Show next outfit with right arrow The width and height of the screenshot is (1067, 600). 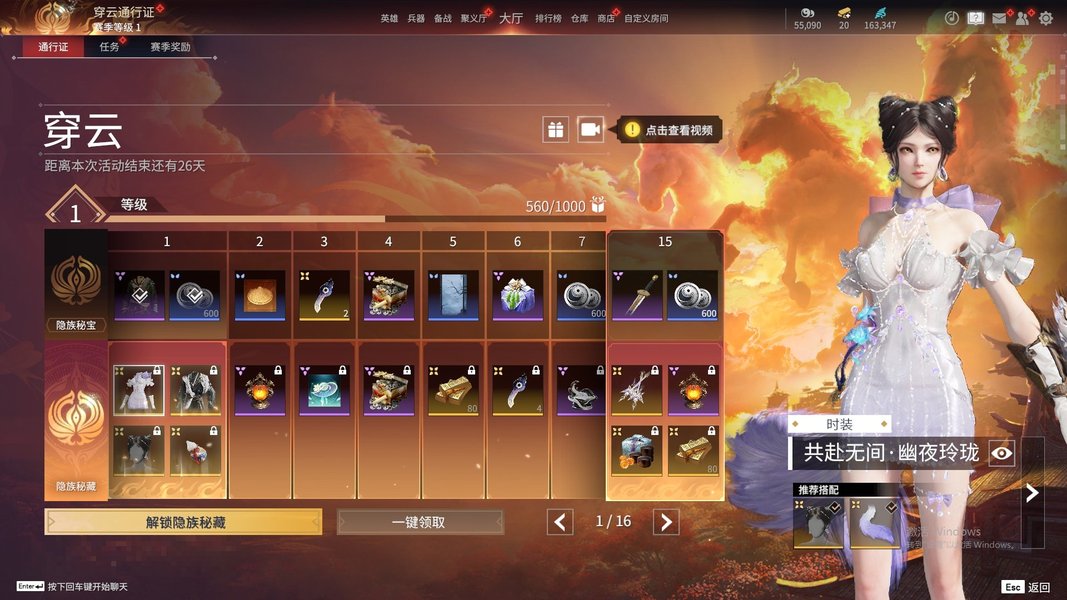(x=1032, y=492)
